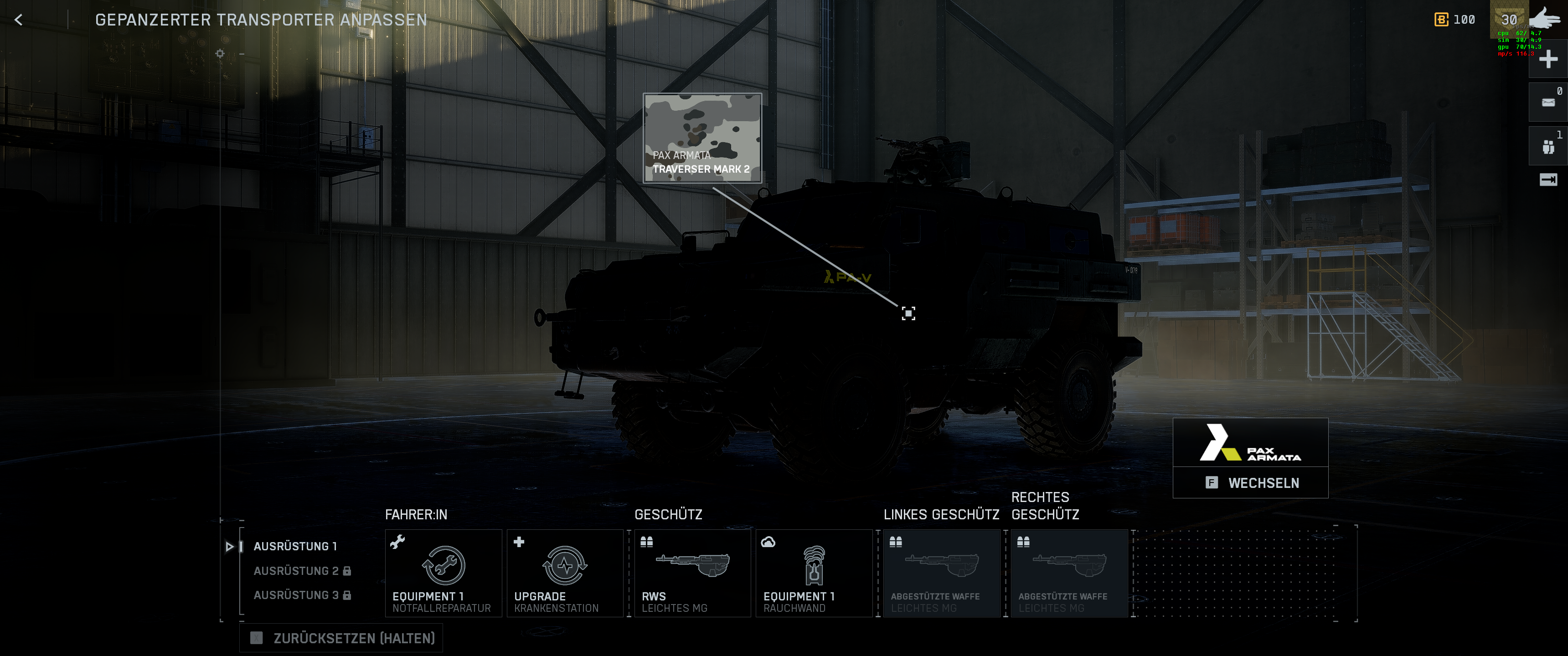
Task: Open the Equipment 1 Rauchwand slot
Action: point(814,573)
